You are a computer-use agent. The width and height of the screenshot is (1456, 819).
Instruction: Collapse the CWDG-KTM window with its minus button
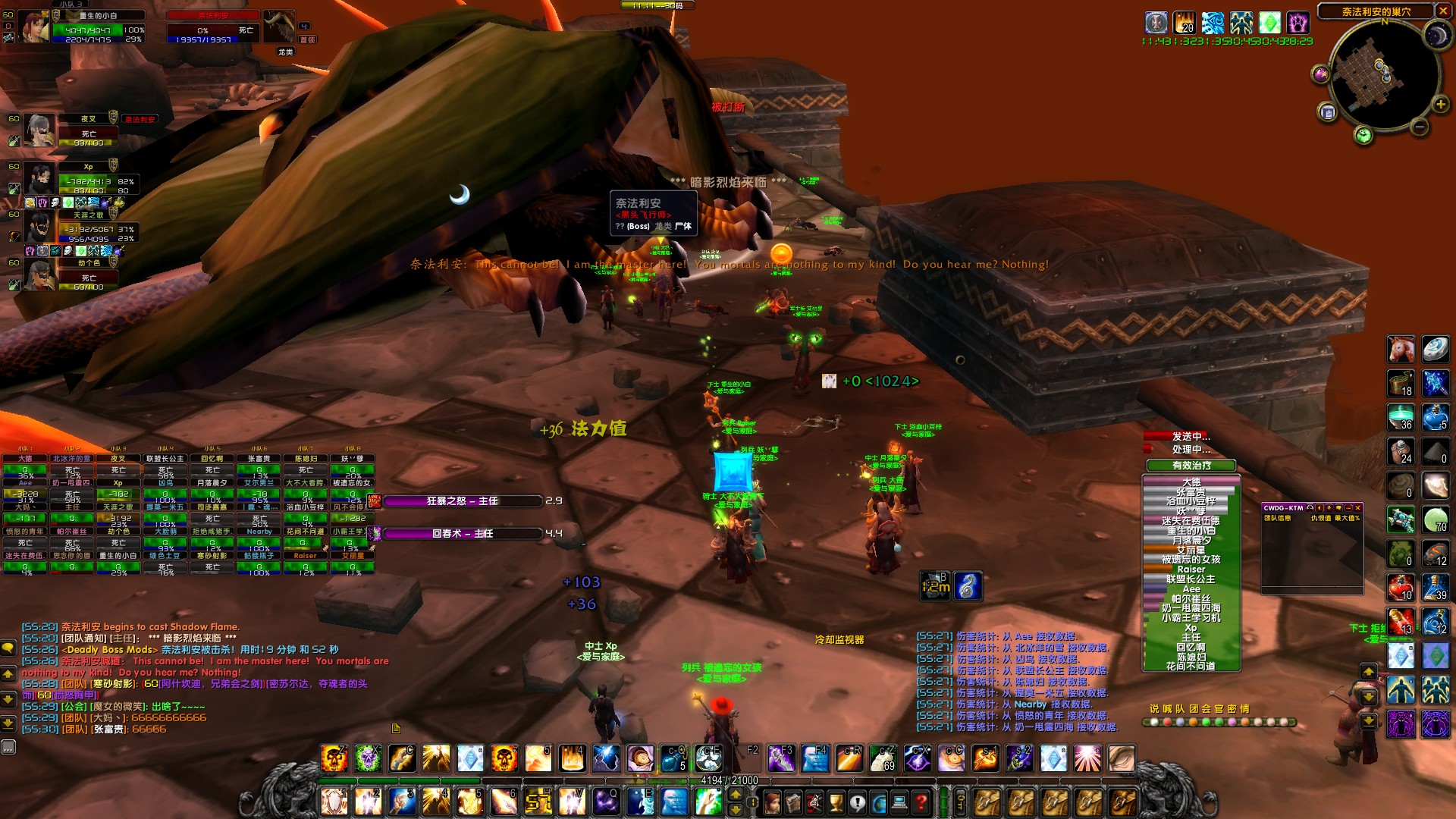(1348, 508)
